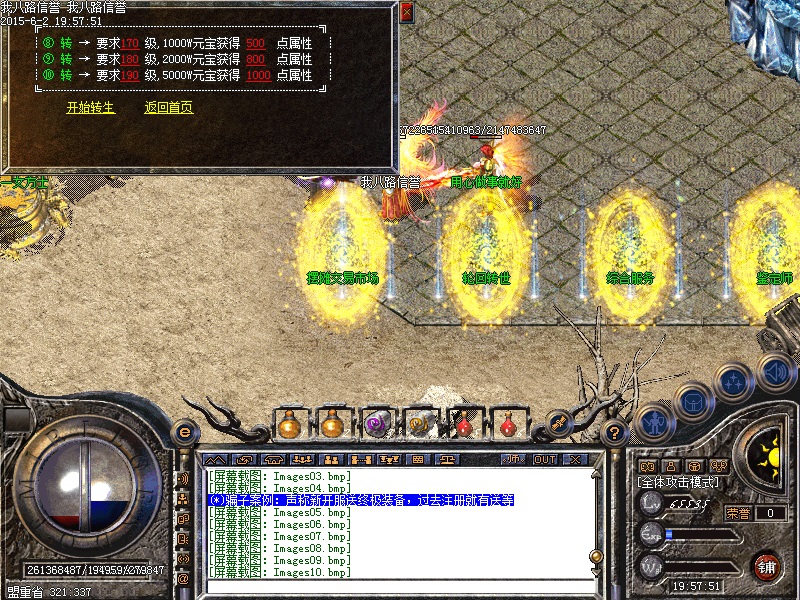Image resolution: width=800 pixels, height=600 pixels.
Task: Click the Images03.bmp screenshot chat line
Action: tap(280, 475)
